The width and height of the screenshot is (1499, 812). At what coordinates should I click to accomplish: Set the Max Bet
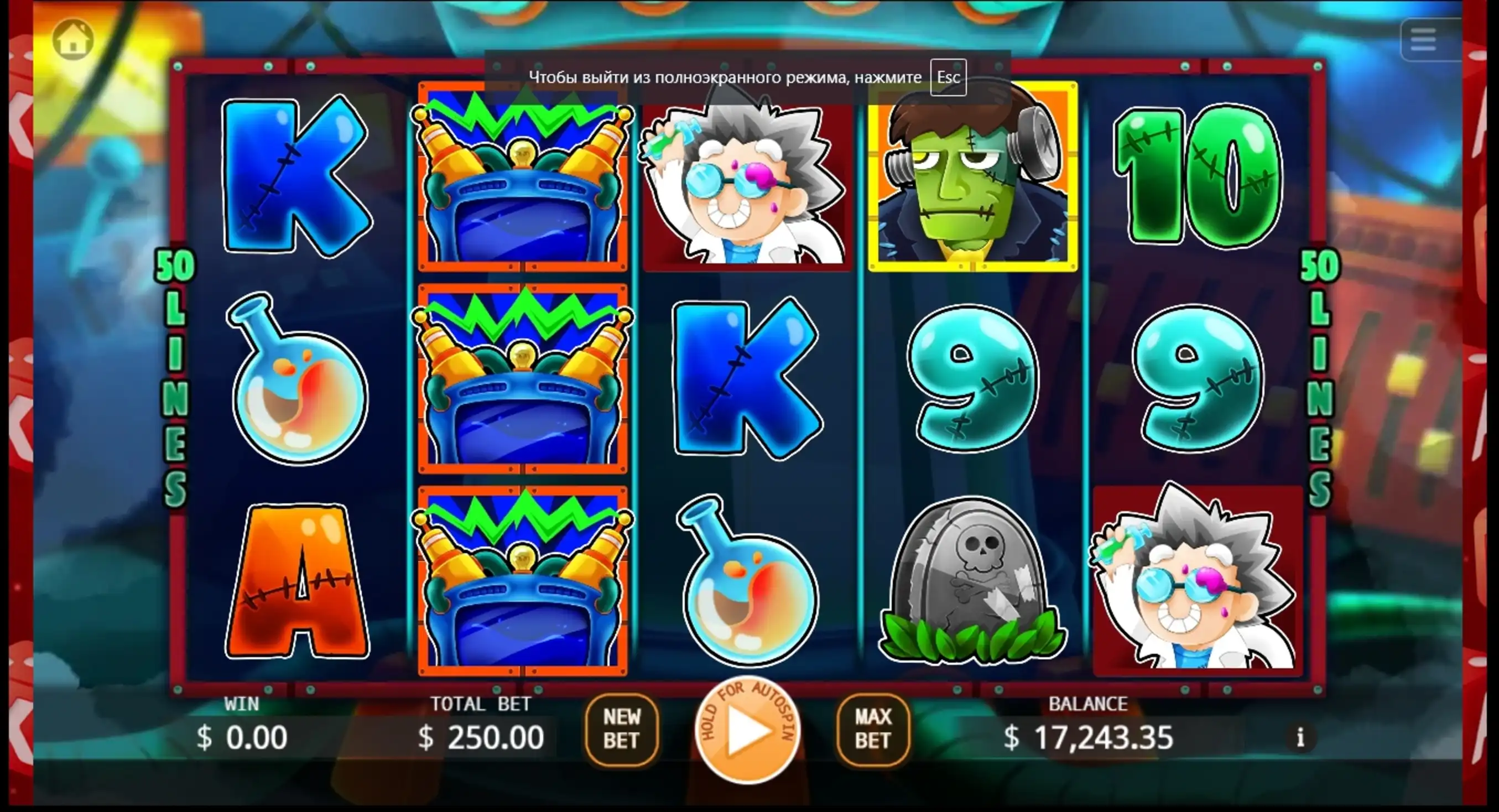[x=872, y=729]
